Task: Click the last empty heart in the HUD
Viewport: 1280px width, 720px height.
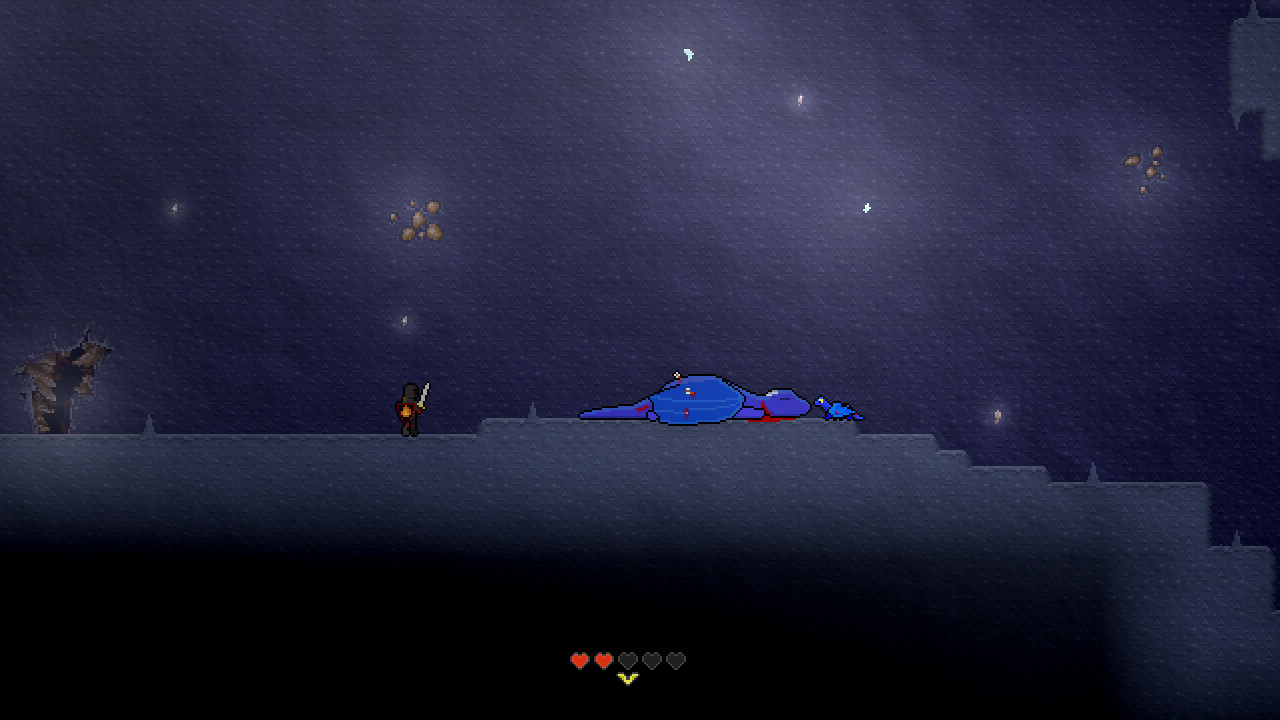Action: tap(678, 660)
